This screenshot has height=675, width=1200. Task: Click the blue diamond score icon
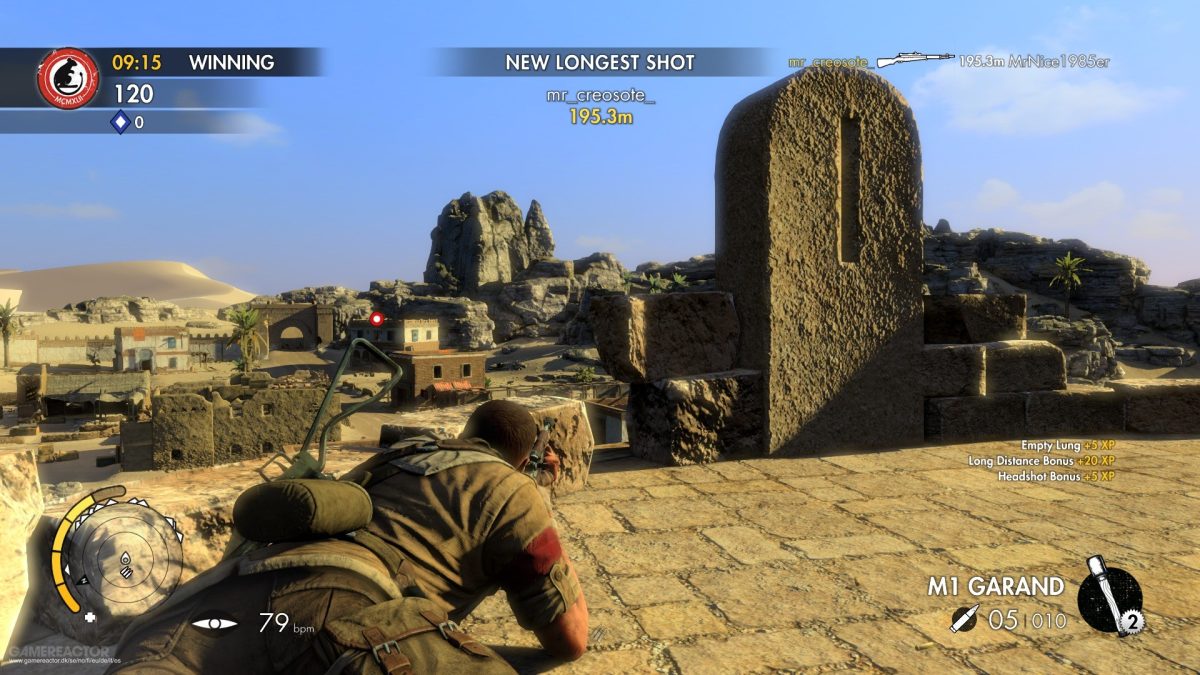[x=120, y=122]
